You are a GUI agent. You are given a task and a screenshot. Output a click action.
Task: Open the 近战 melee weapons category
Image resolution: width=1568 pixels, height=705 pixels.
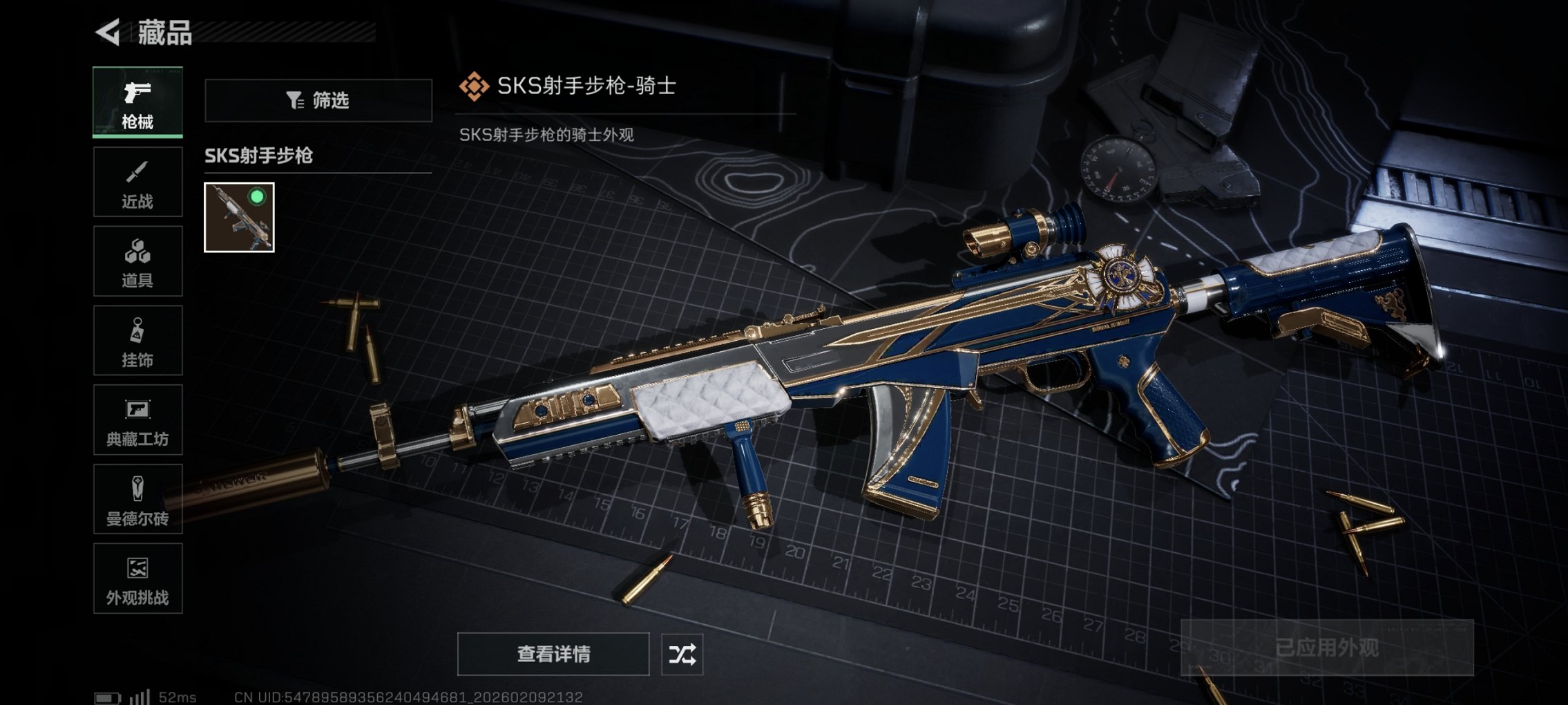pos(137,182)
